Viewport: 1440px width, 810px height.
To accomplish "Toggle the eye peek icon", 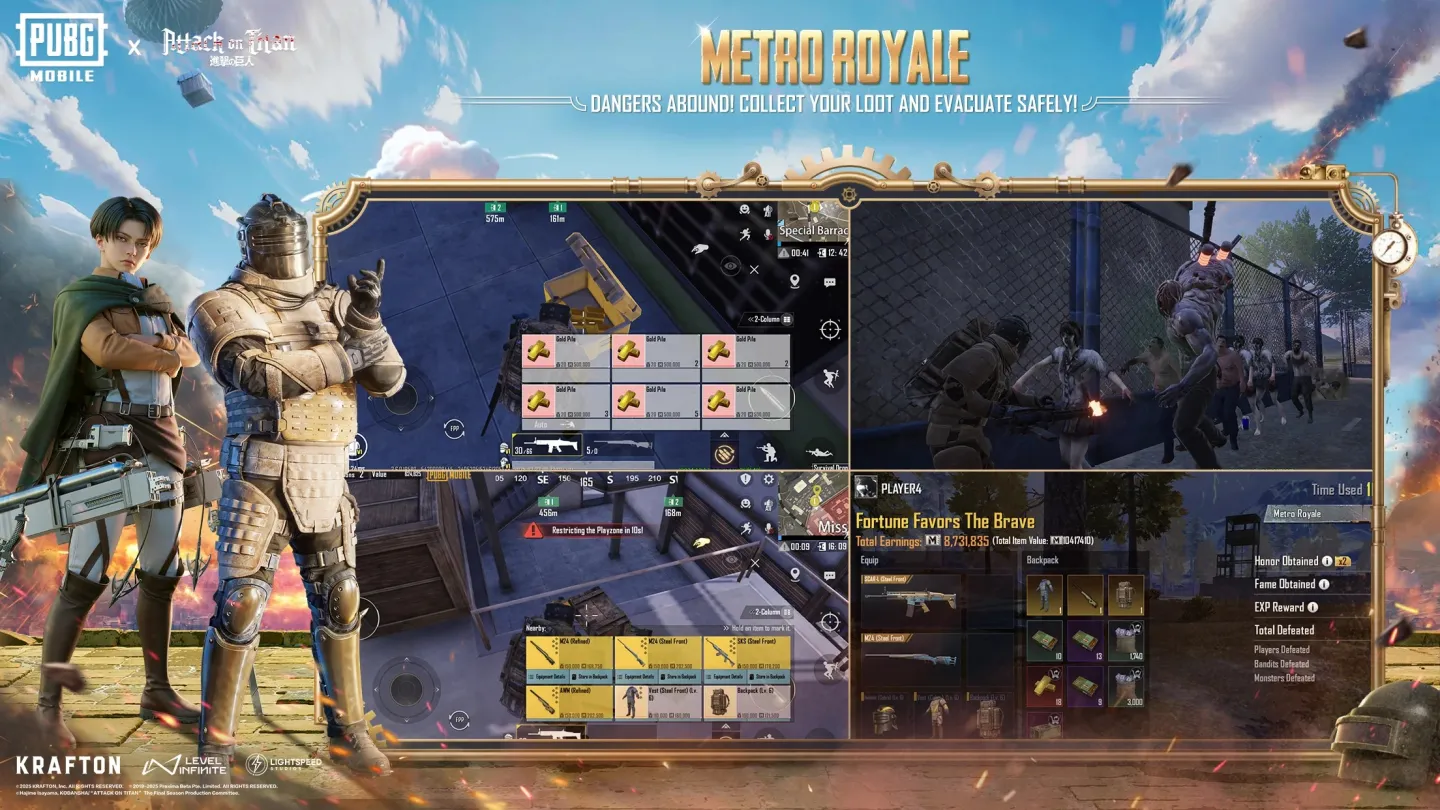I will tap(729, 263).
